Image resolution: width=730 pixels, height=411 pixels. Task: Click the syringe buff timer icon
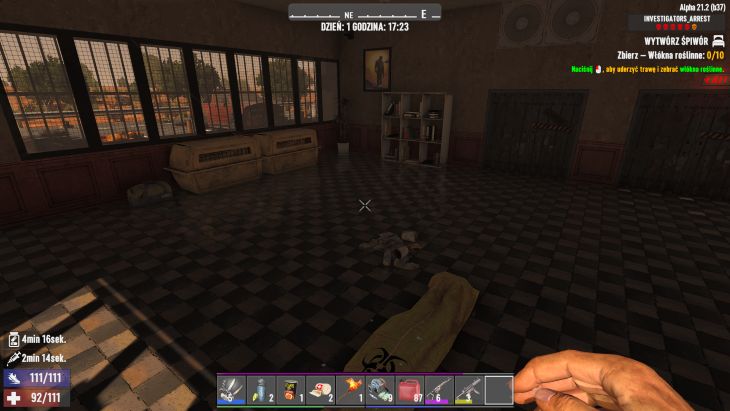pyautogui.click(x=14, y=358)
